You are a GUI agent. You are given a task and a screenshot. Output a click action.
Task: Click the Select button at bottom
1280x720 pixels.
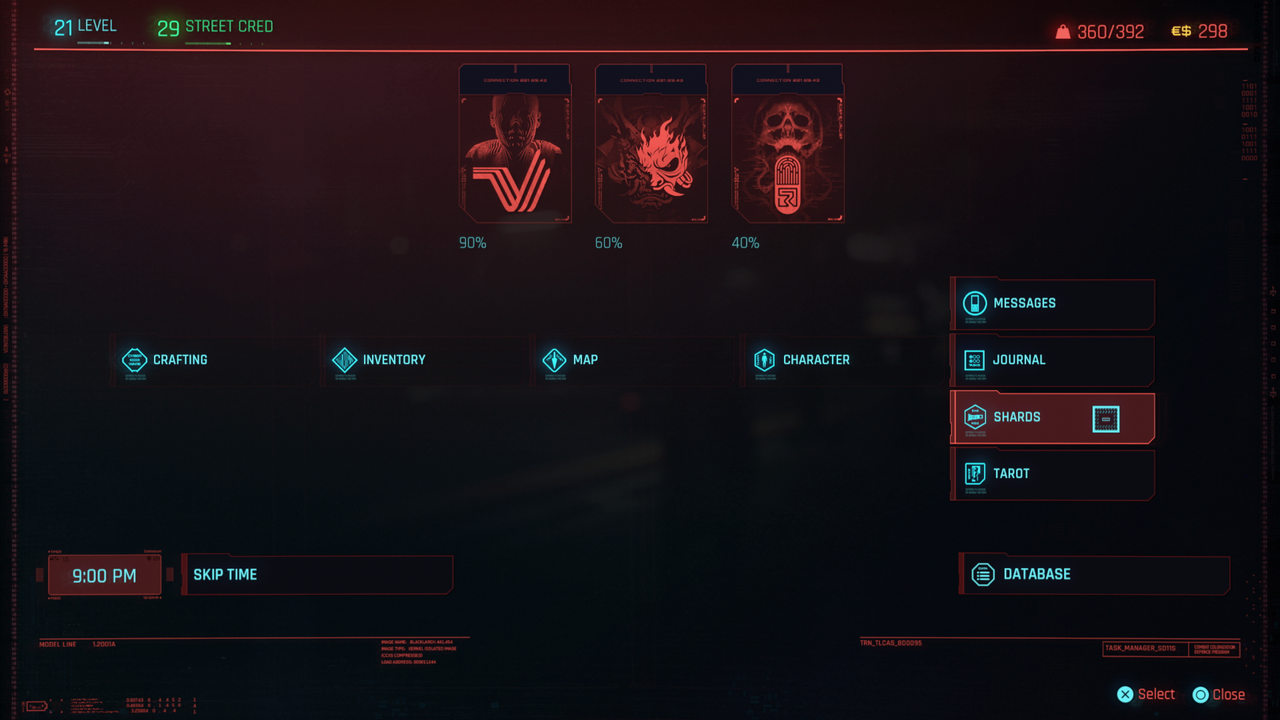(x=1145, y=694)
